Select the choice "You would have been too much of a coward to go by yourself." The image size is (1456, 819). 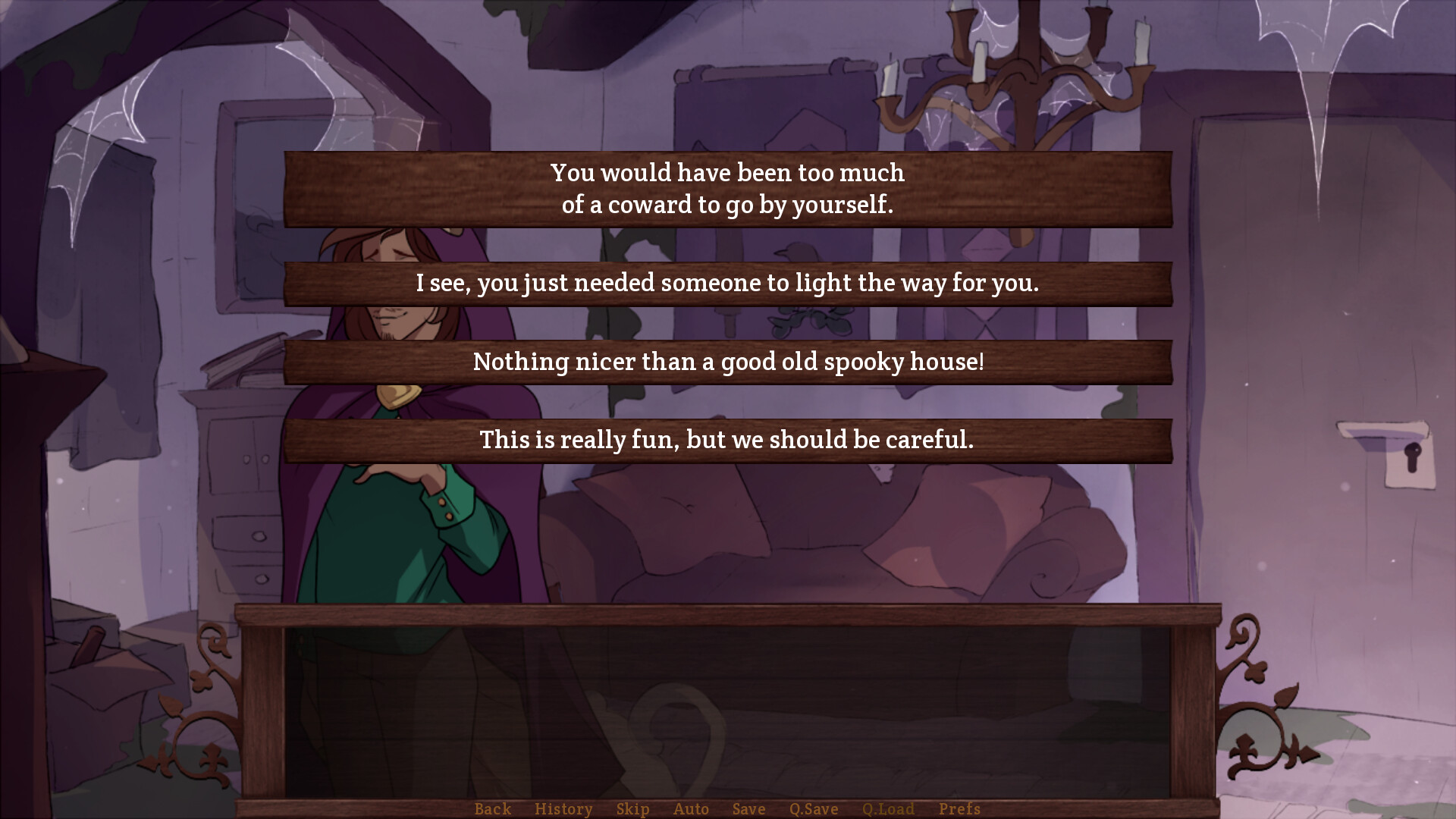(x=726, y=188)
